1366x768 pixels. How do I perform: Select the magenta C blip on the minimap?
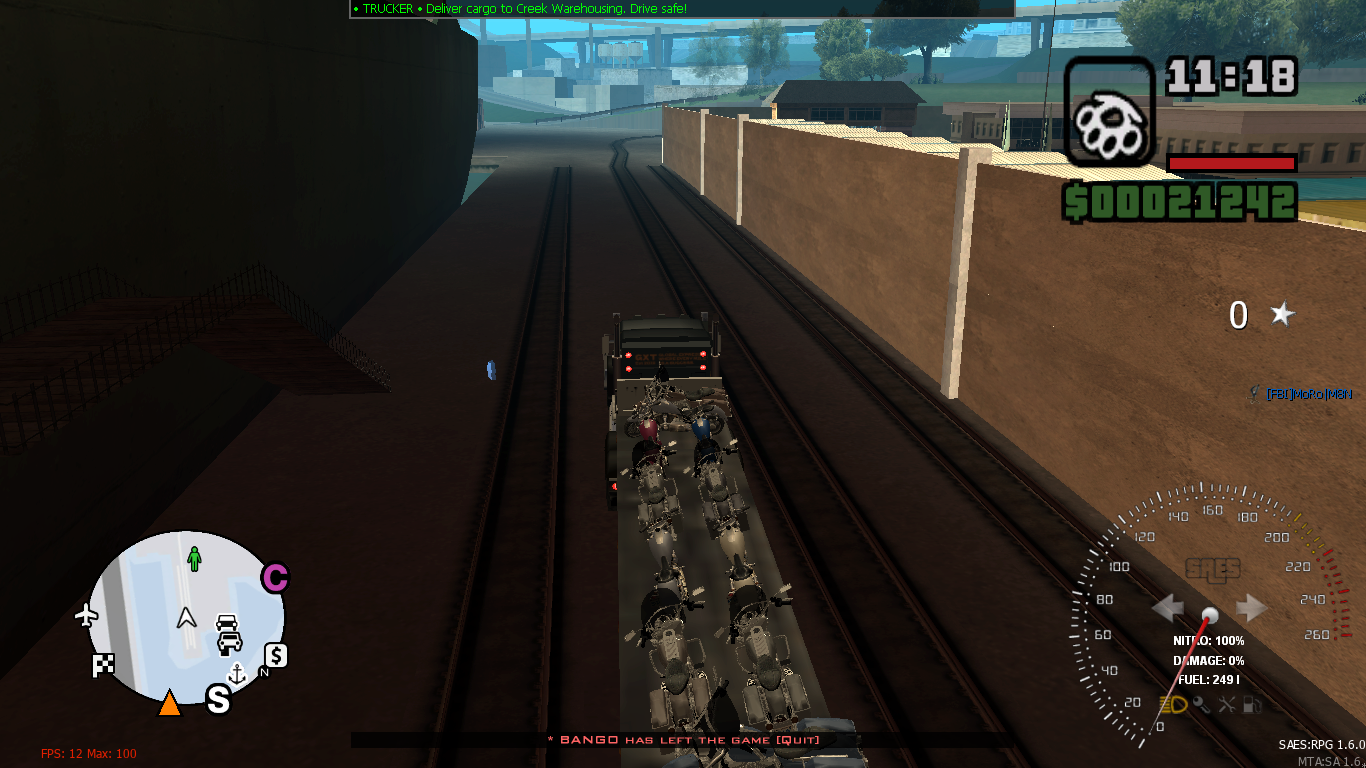click(276, 577)
